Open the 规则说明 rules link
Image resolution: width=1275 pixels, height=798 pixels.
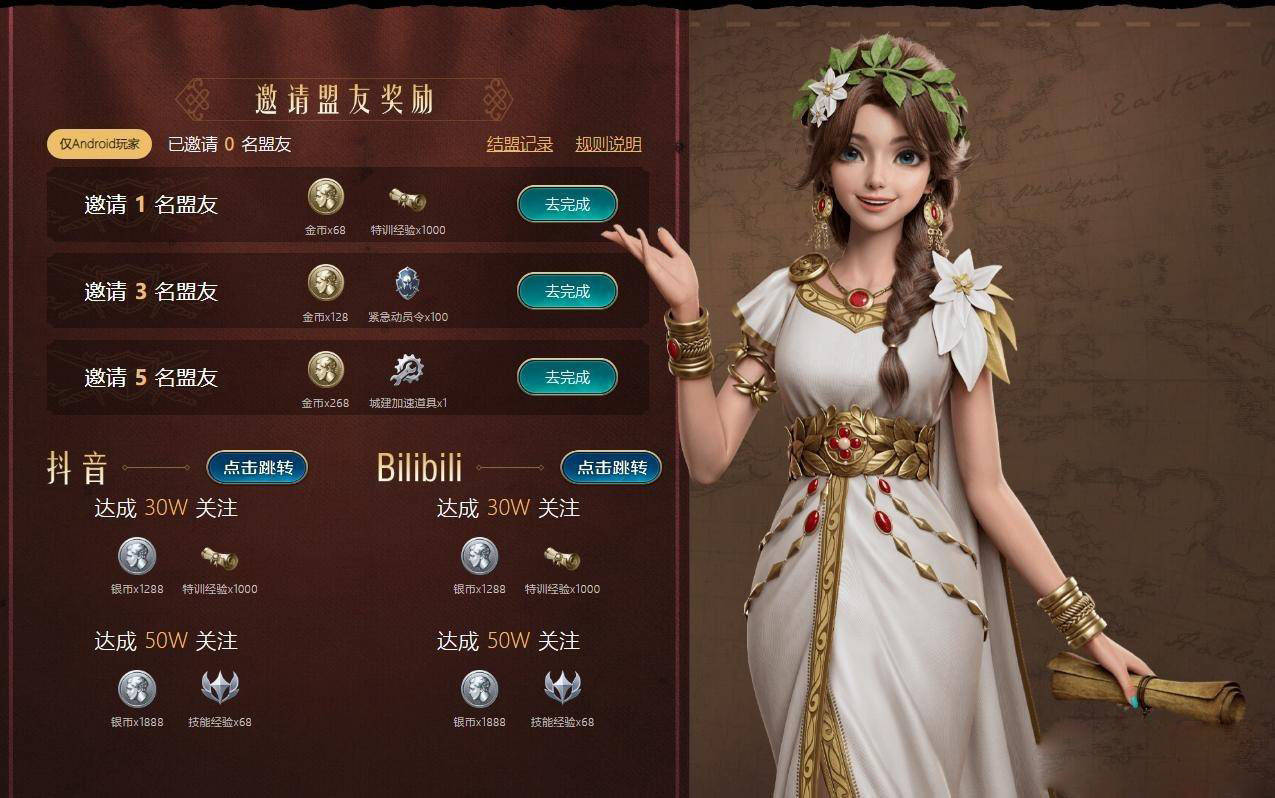(608, 144)
